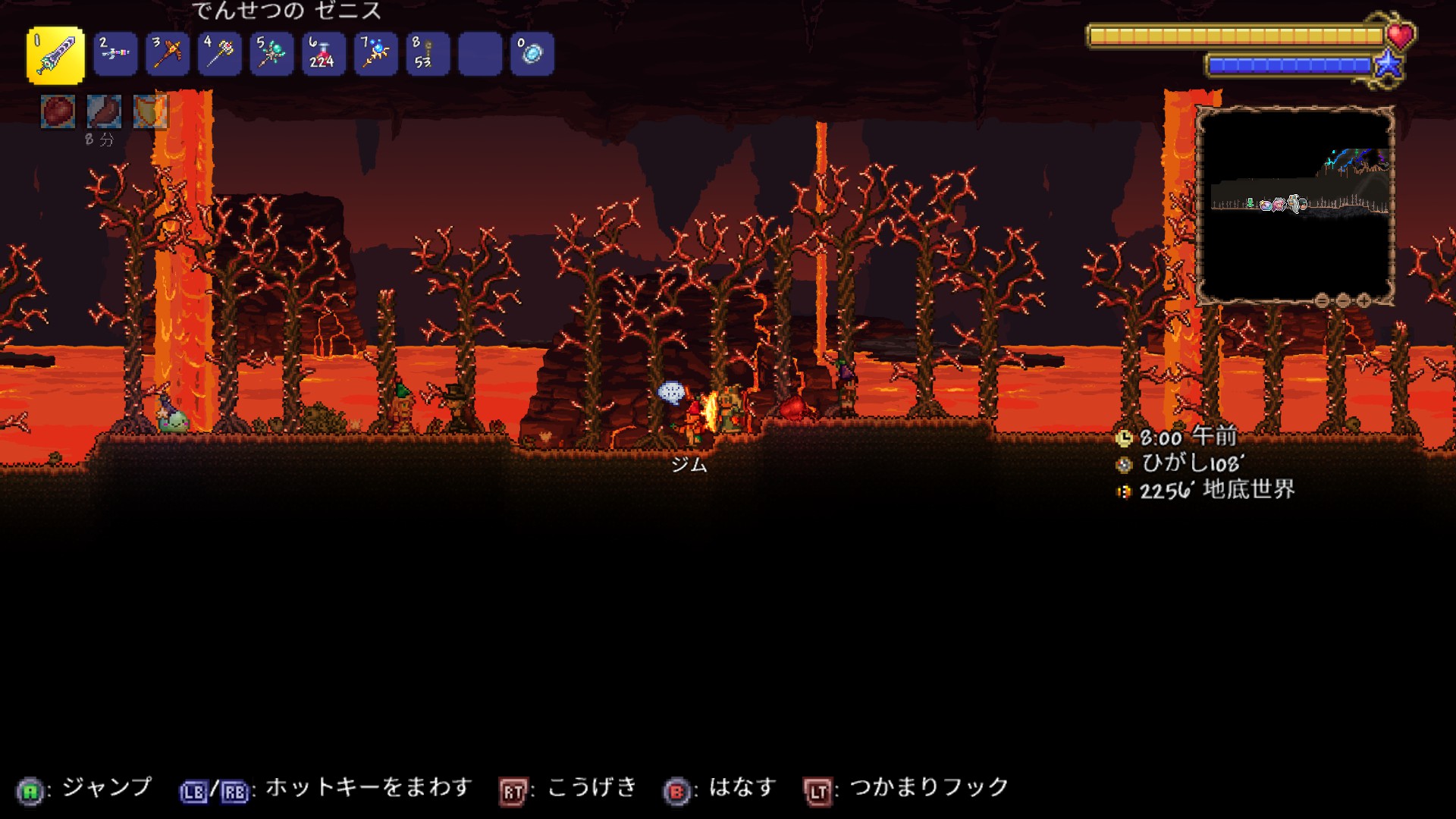The width and height of the screenshot is (1456, 819).
Task: Select the magic mirror in hotbar slot 0
Action: (532, 54)
